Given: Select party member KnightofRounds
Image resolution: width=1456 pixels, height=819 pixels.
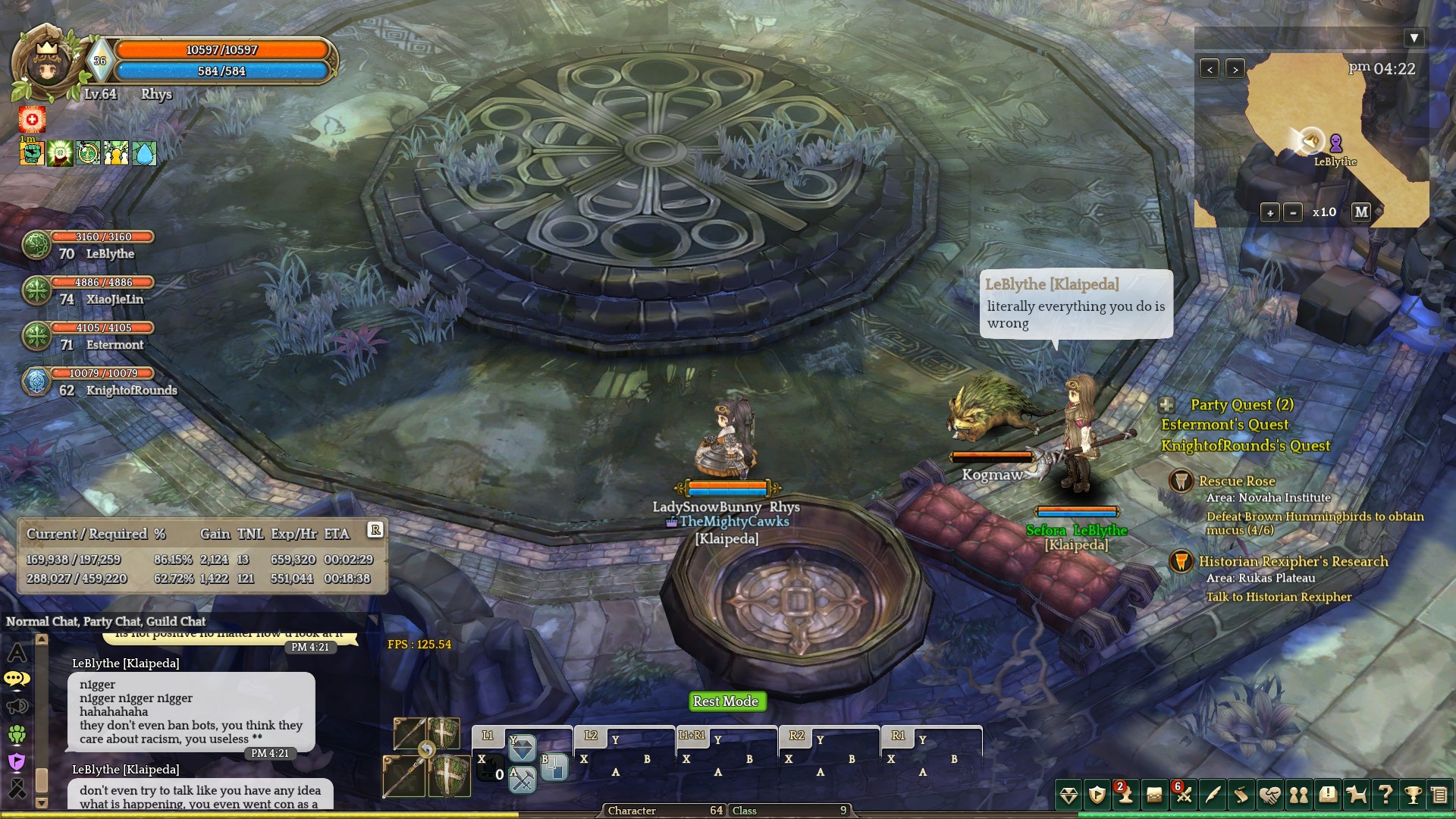Looking at the screenshot, I should [130, 390].
